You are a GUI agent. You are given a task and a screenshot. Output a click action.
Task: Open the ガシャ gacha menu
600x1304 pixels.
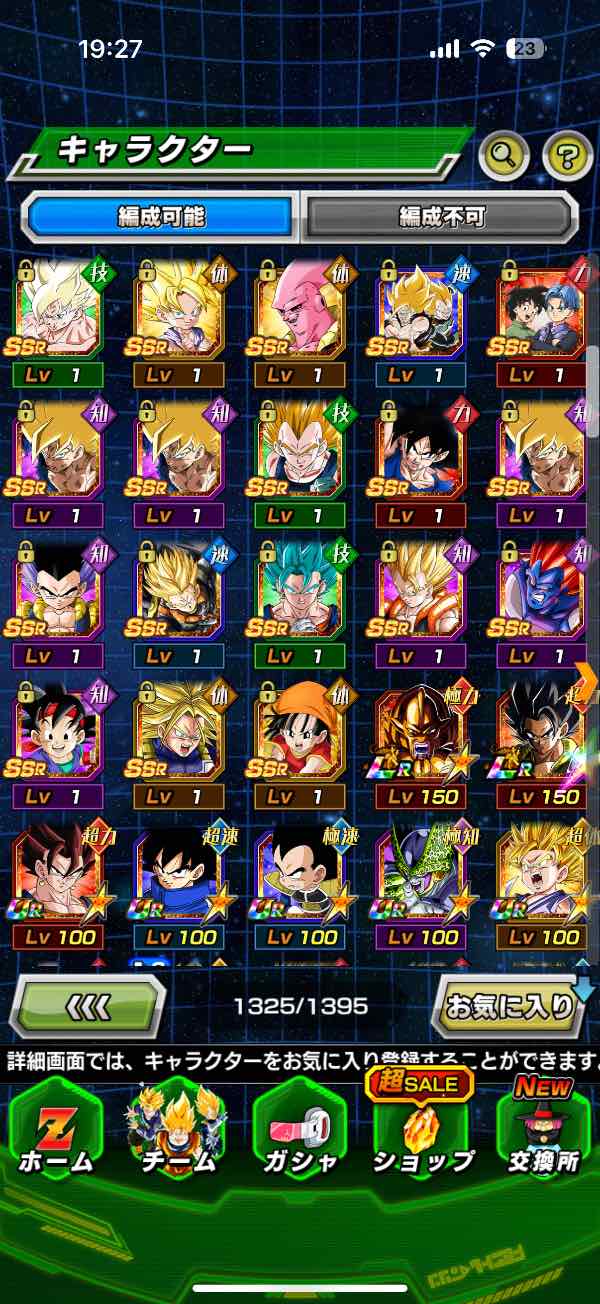[x=300, y=1133]
